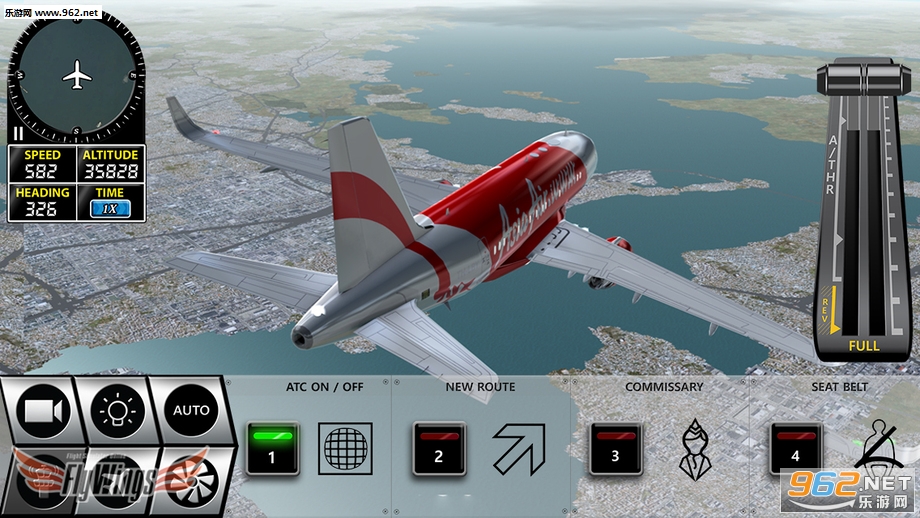The width and height of the screenshot is (920, 518).
Task: Switch camera view with the camera icon
Action: (x=43, y=412)
